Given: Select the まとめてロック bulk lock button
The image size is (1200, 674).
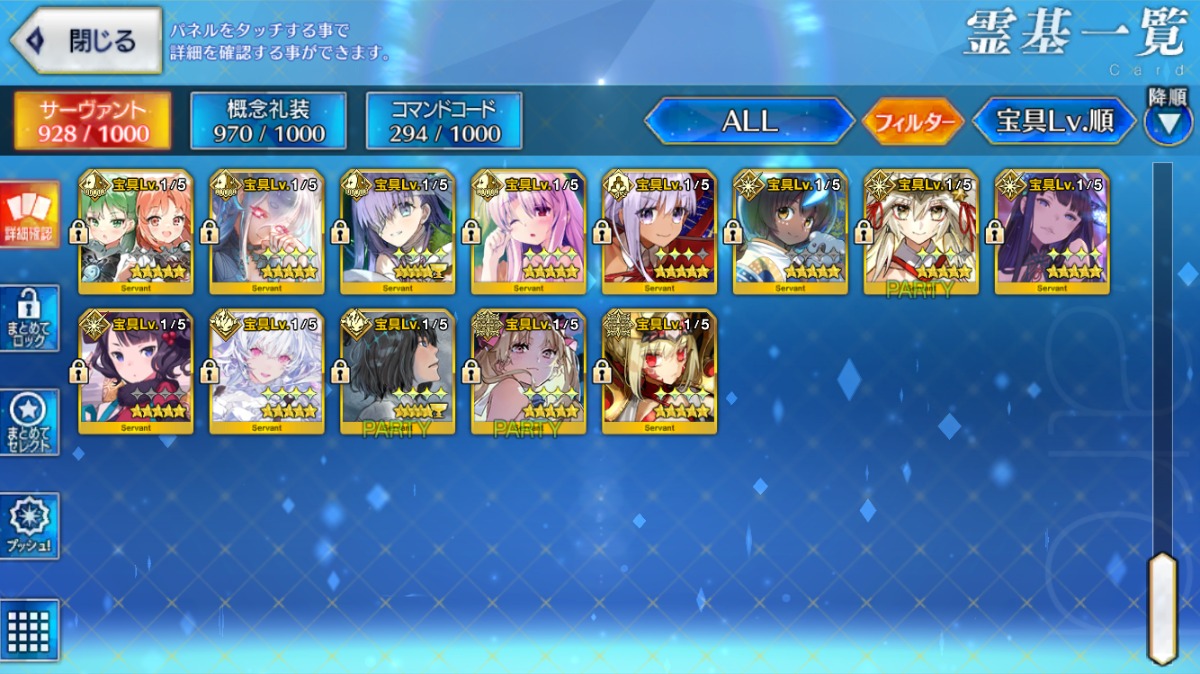Looking at the screenshot, I should coord(29,318).
